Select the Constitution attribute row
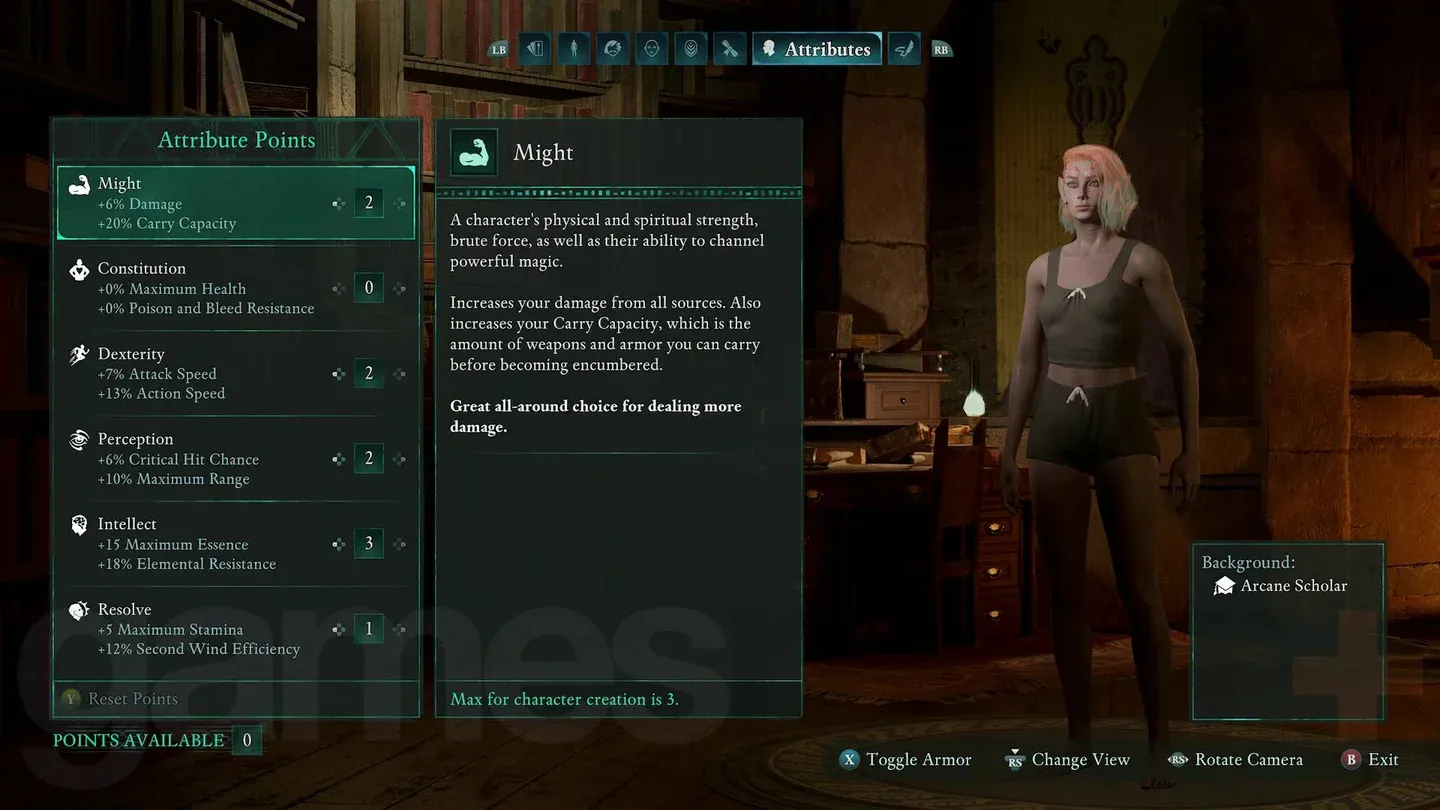This screenshot has width=1440, height=810. (x=200, y=288)
